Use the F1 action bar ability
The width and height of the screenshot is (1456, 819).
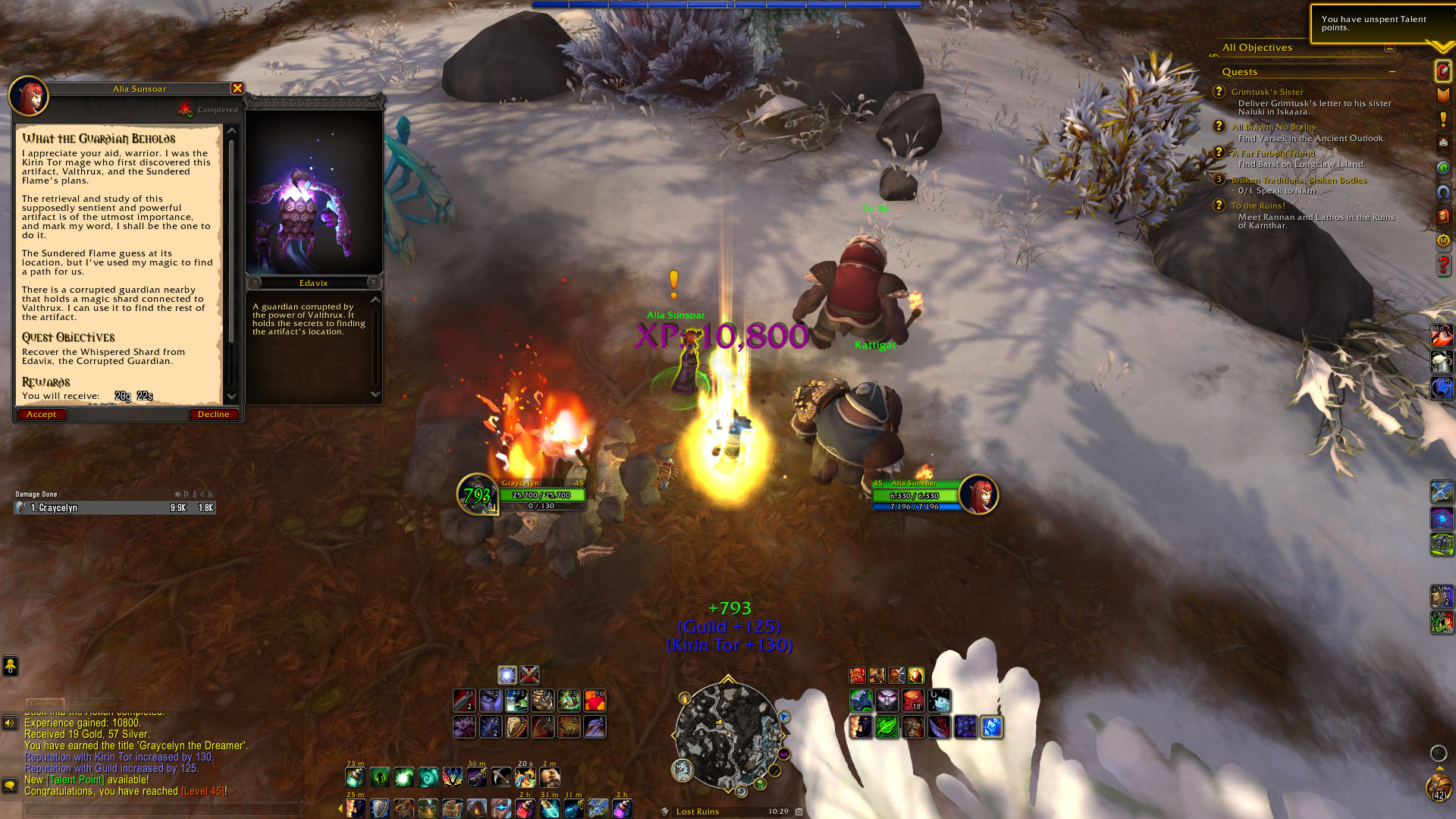click(464, 700)
